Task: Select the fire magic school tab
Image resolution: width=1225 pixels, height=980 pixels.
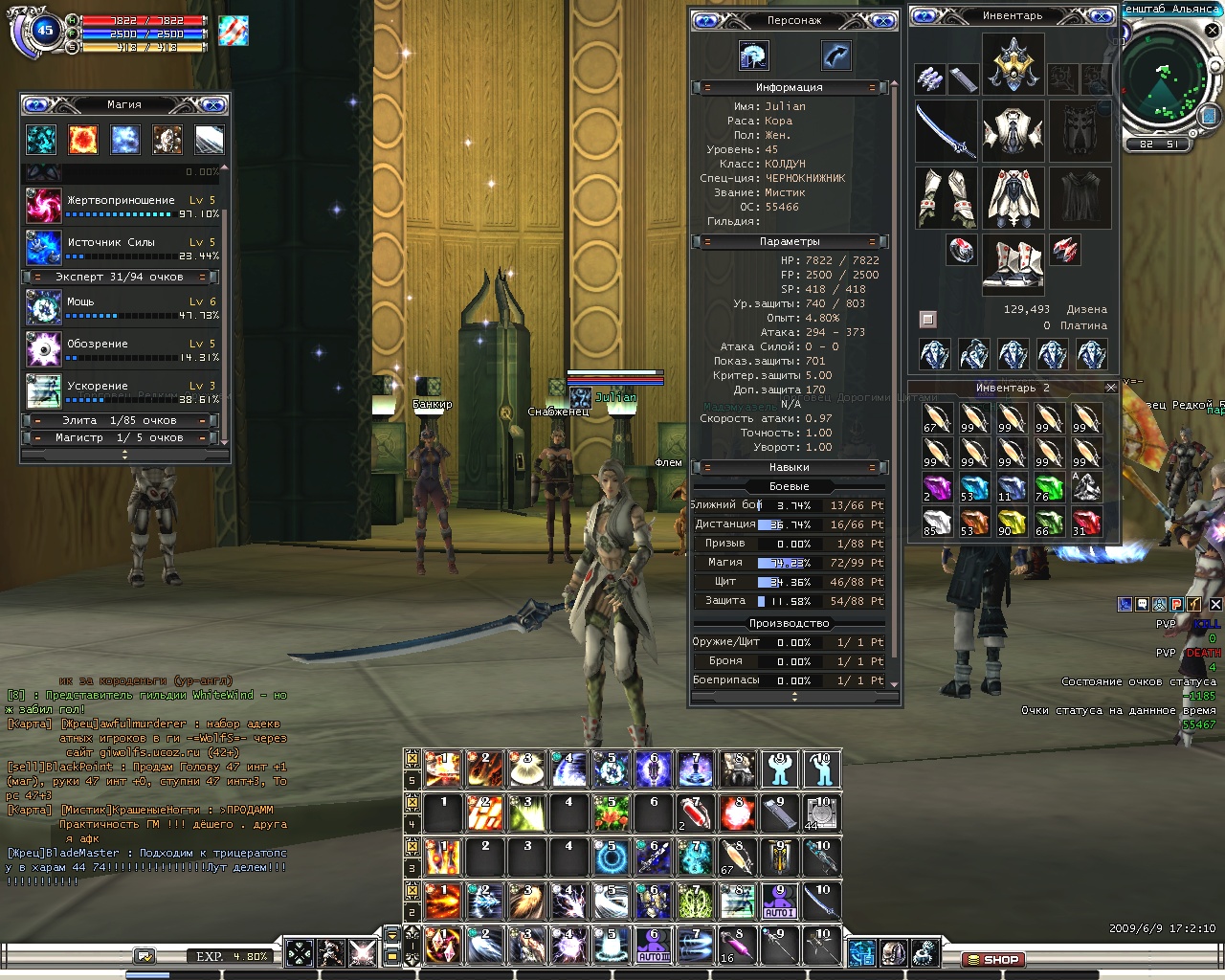Action: [83, 140]
